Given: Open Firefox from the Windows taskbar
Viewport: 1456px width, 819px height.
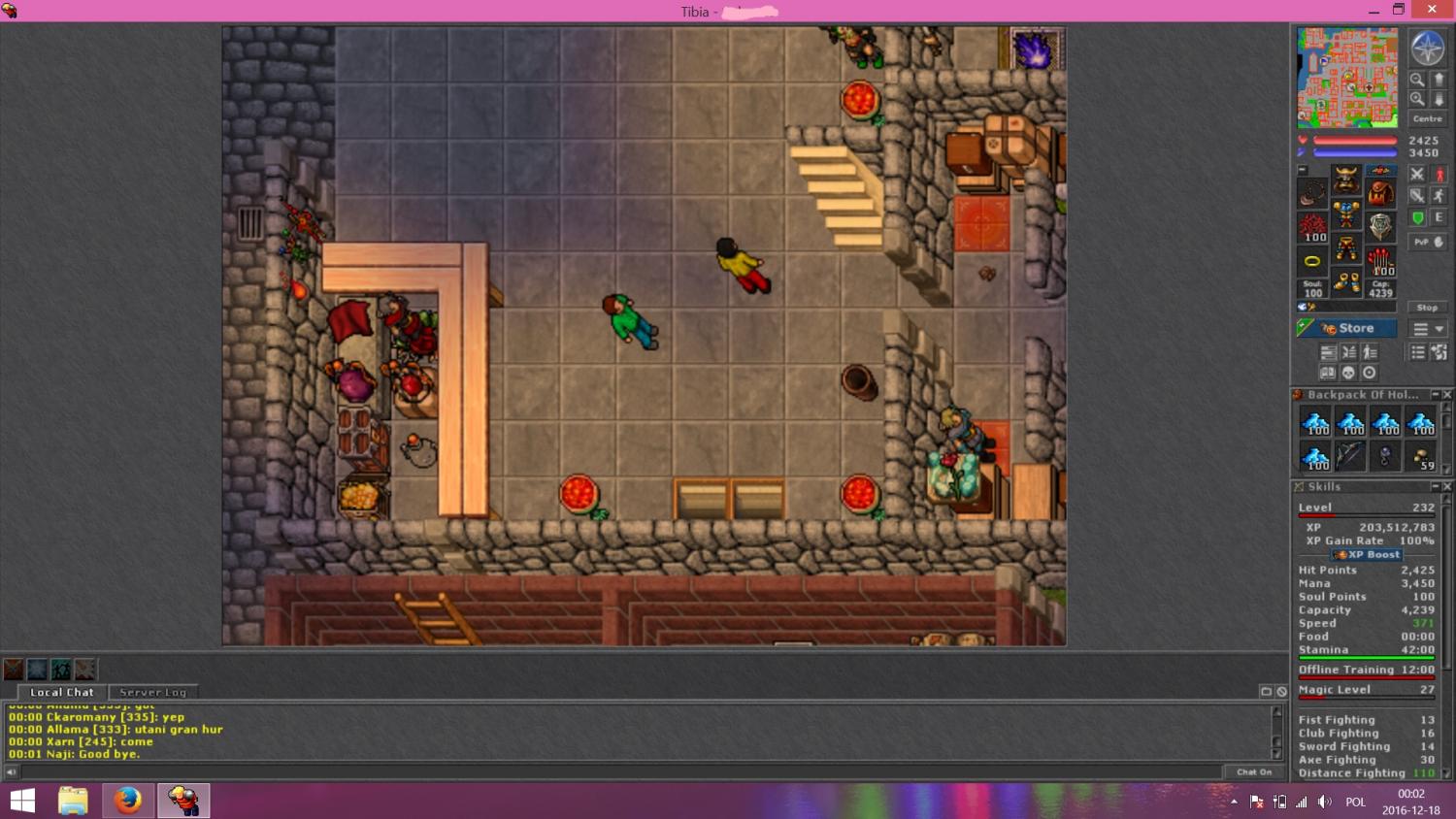Looking at the screenshot, I should coord(127,801).
